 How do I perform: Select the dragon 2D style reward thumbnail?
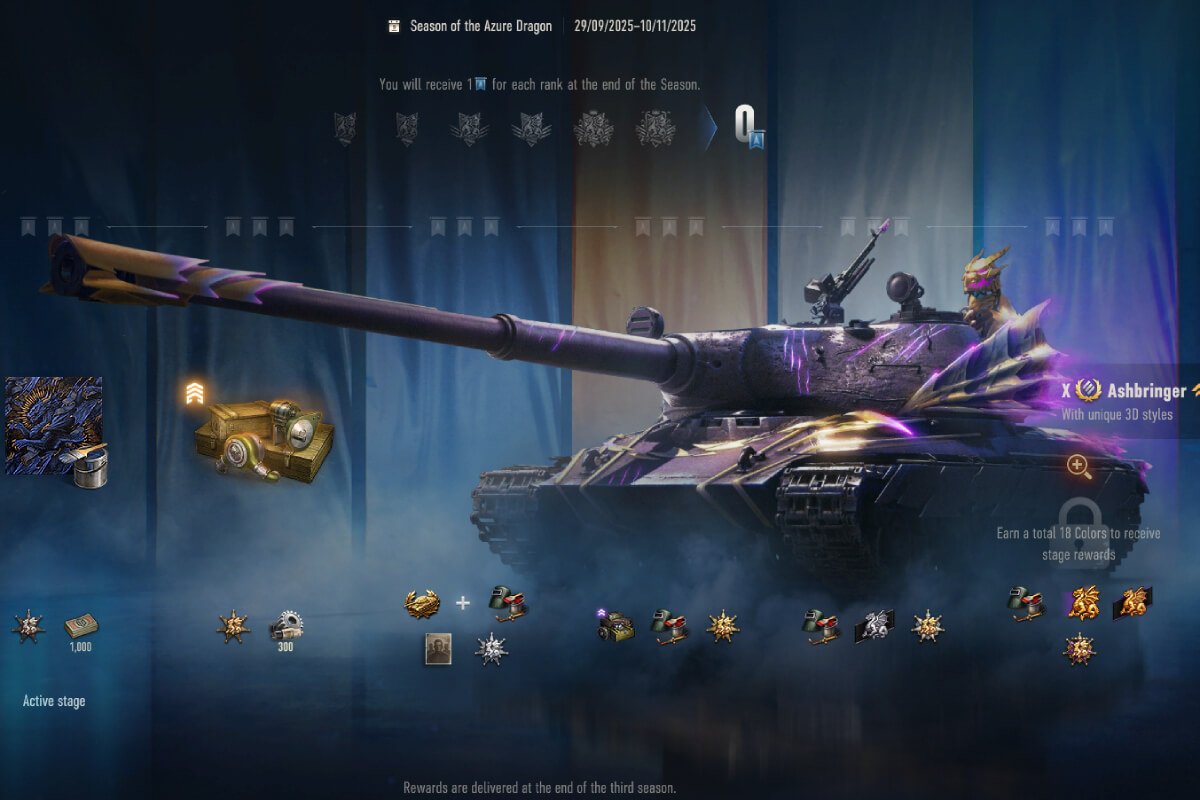pos(55,424)
